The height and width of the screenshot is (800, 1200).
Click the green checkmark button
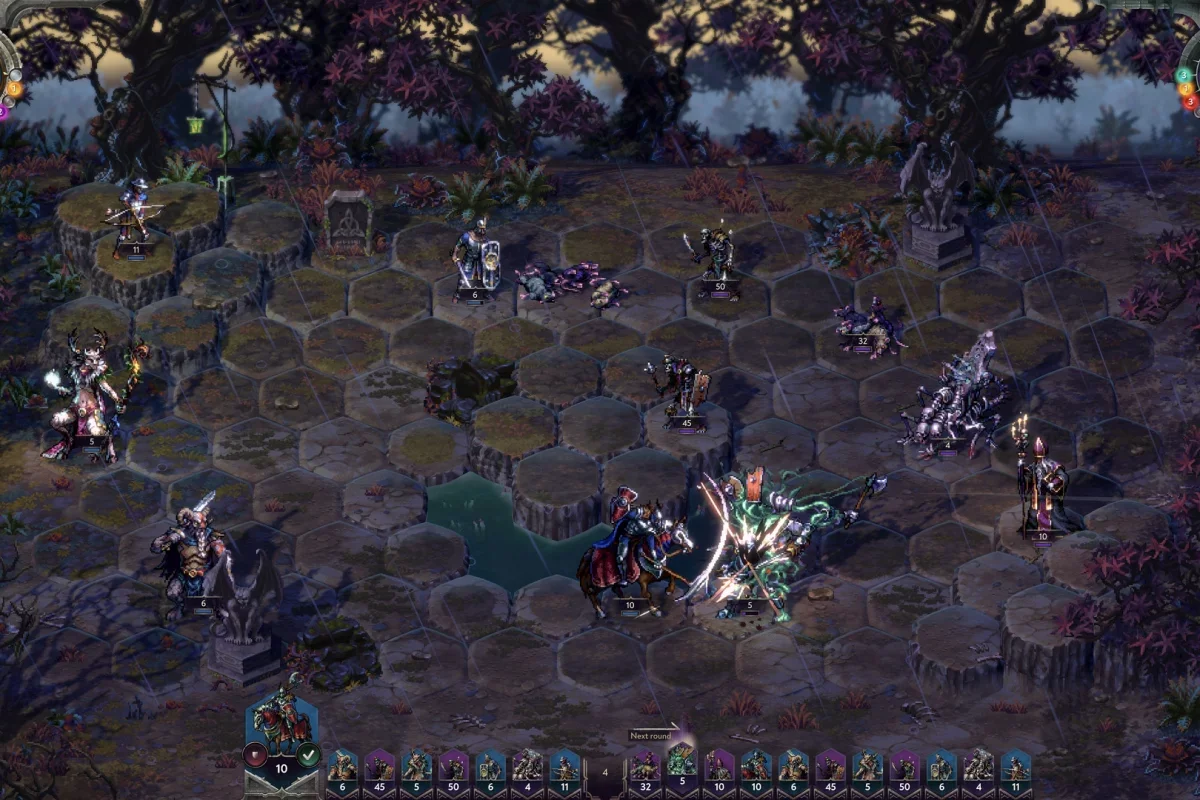tap(308, 754)
